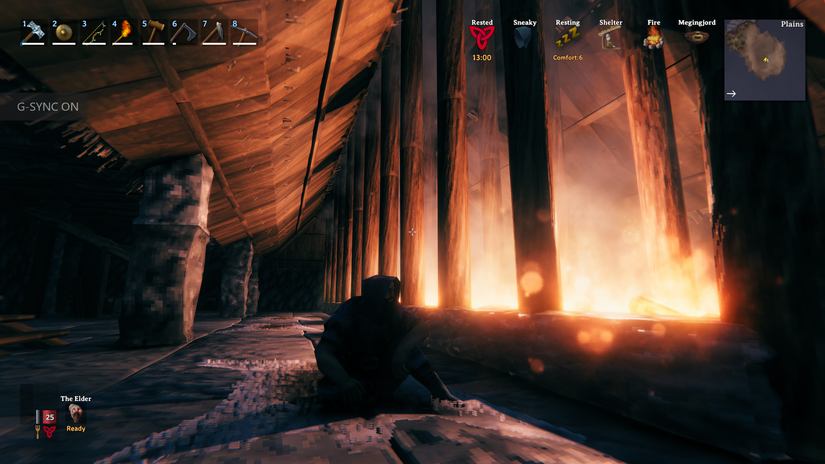Click the Sneaky status effect icon
825x464 pixels.
click(x=524, y=38)
